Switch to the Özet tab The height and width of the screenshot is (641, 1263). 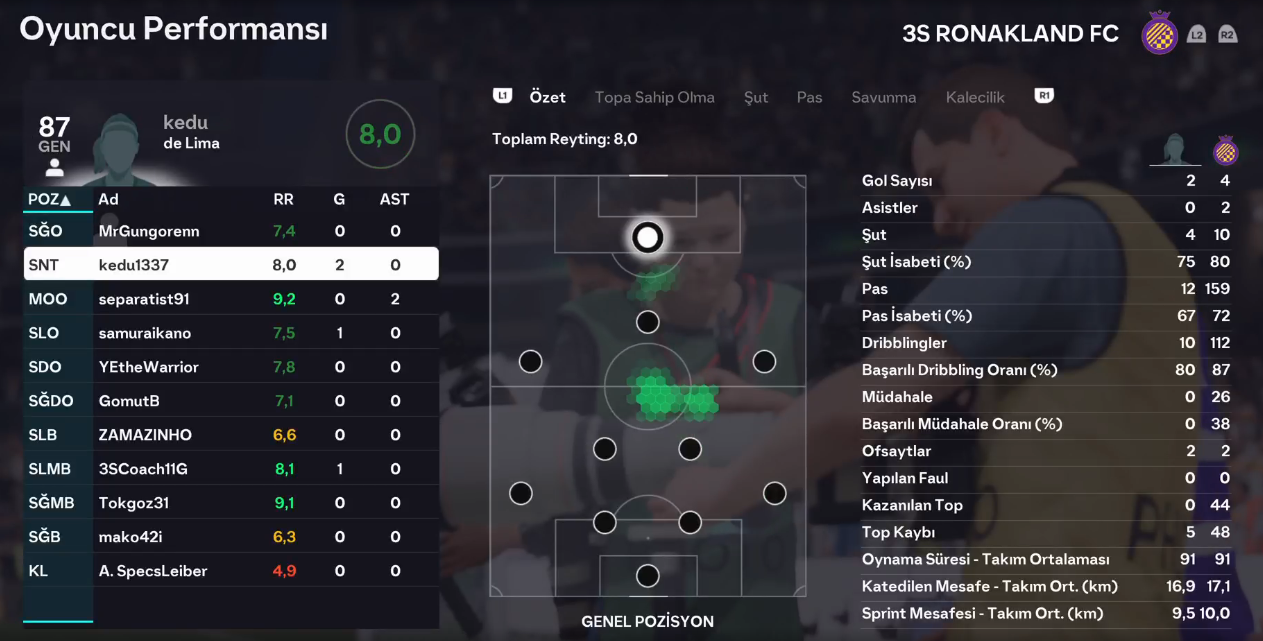[547, 97]
